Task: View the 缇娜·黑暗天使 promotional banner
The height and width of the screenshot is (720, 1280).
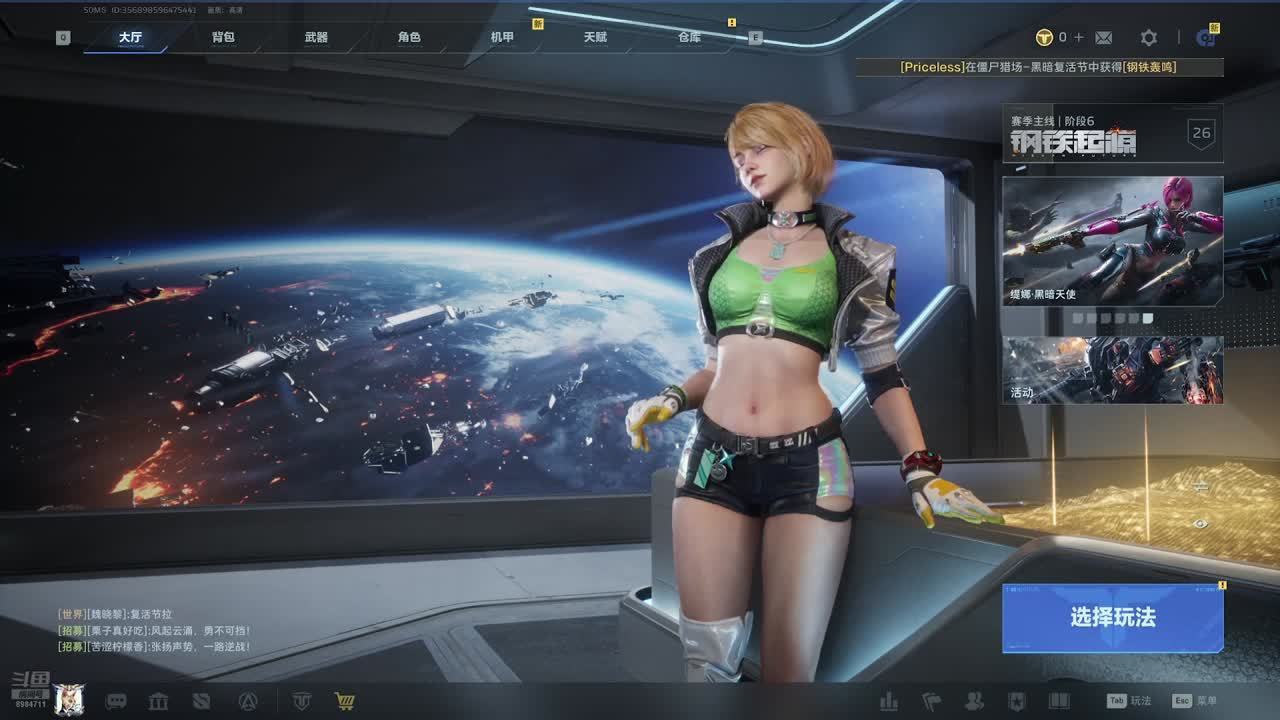Action: click(x=1112, y=240)
